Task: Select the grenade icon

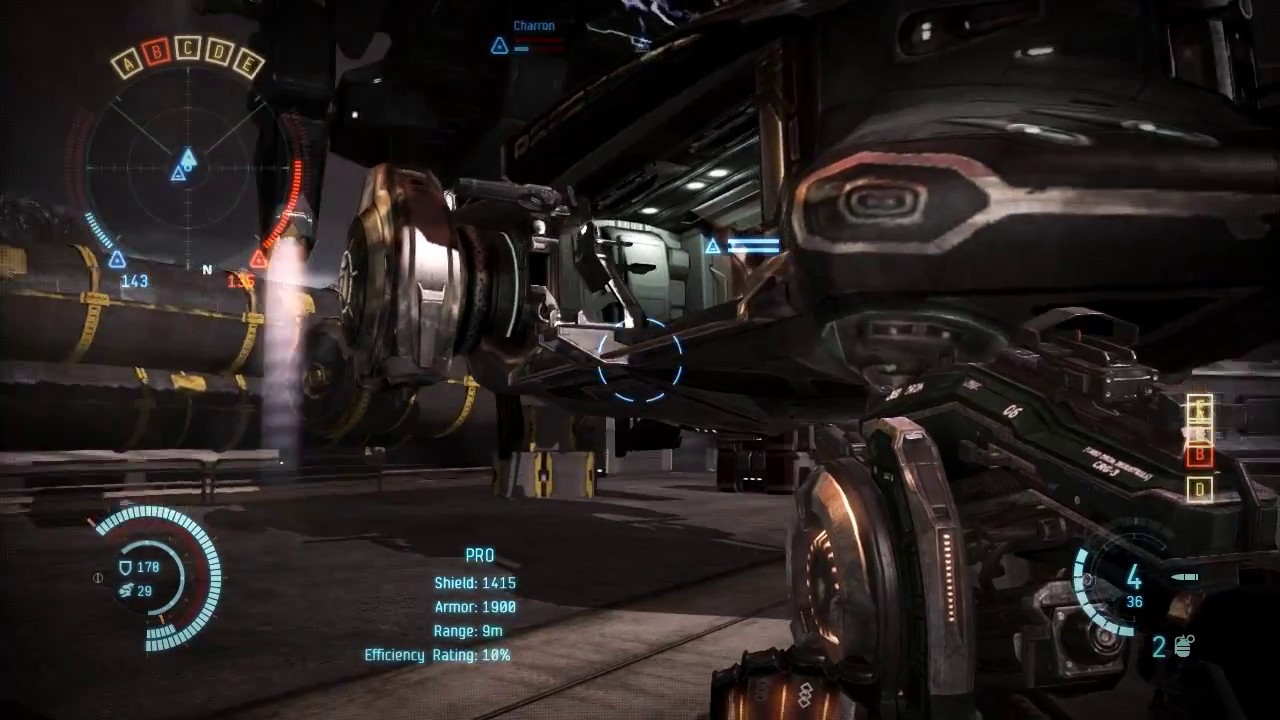Action: tap(1185, 647)
